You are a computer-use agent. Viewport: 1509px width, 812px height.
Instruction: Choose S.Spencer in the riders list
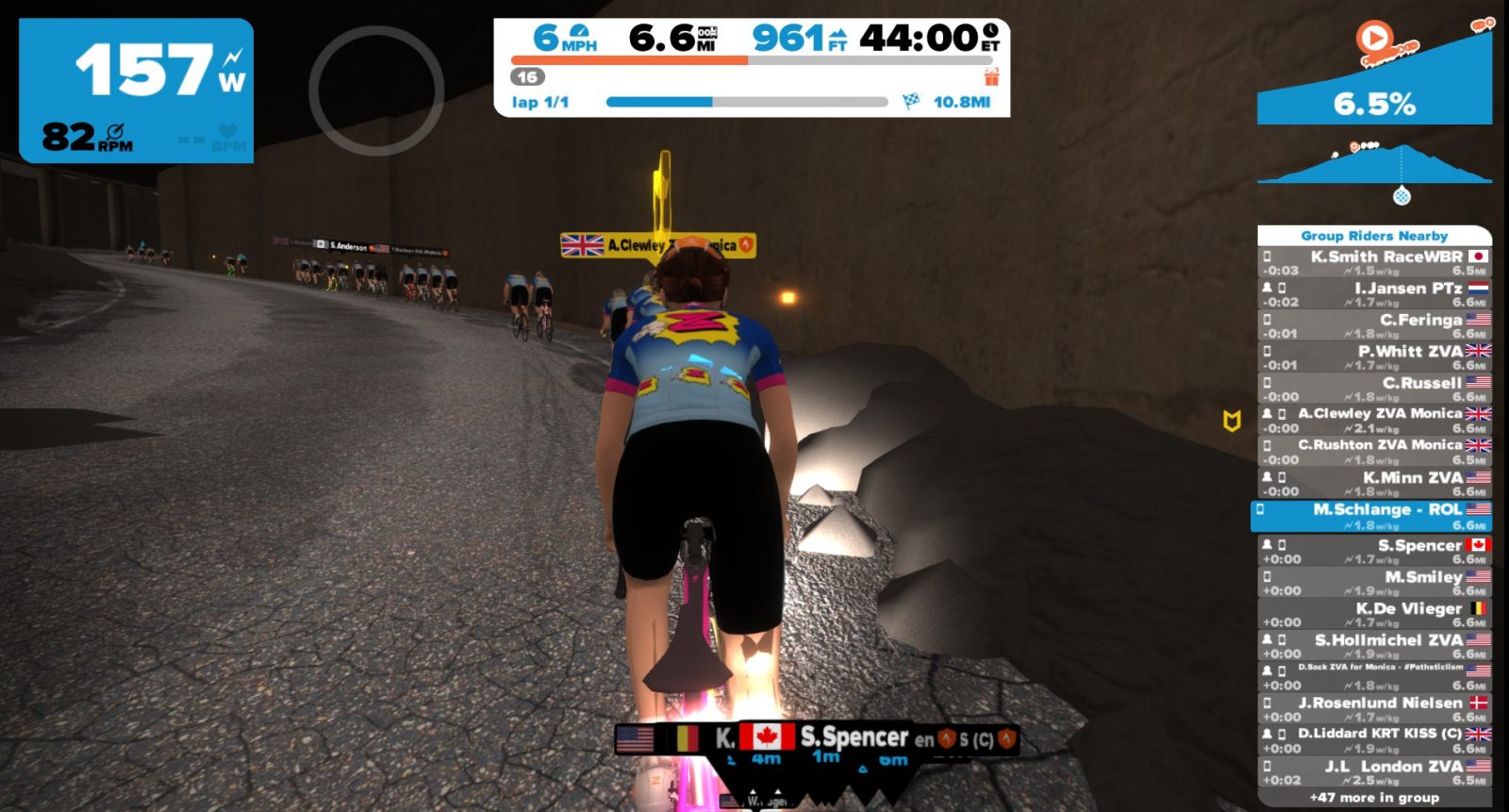pyautogui.click(x=1374, y=552)
